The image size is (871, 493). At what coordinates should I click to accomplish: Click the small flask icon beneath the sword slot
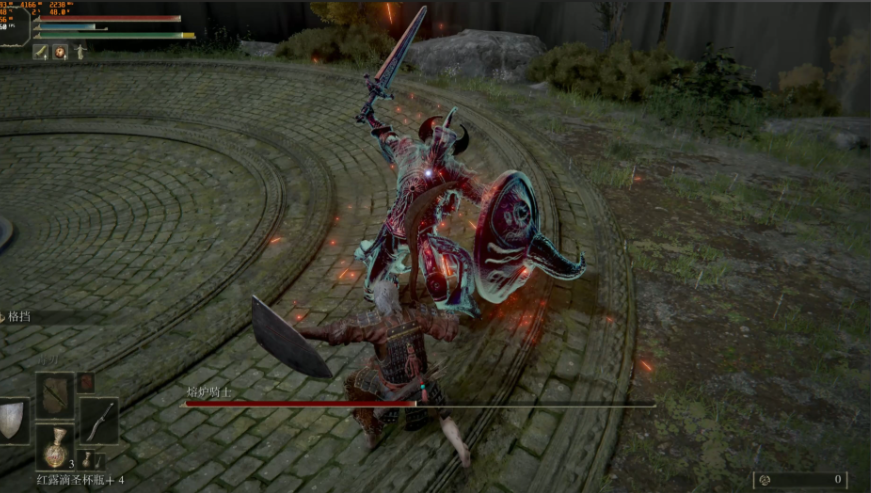click(x=88, y=458)
